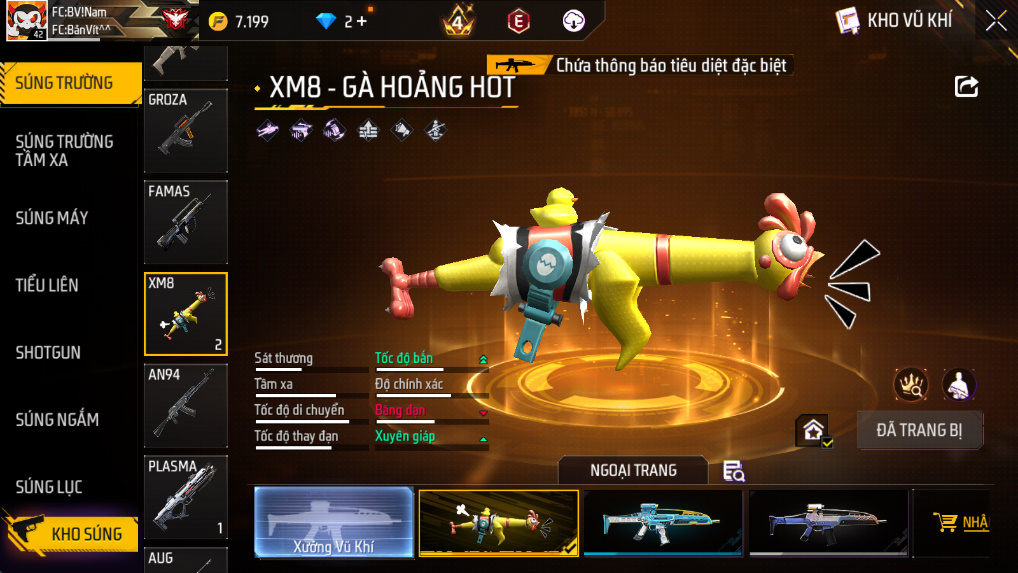This screenshot has width=1018, height=573.
Task: Open the gold coin balance
Action: [240, 21]
